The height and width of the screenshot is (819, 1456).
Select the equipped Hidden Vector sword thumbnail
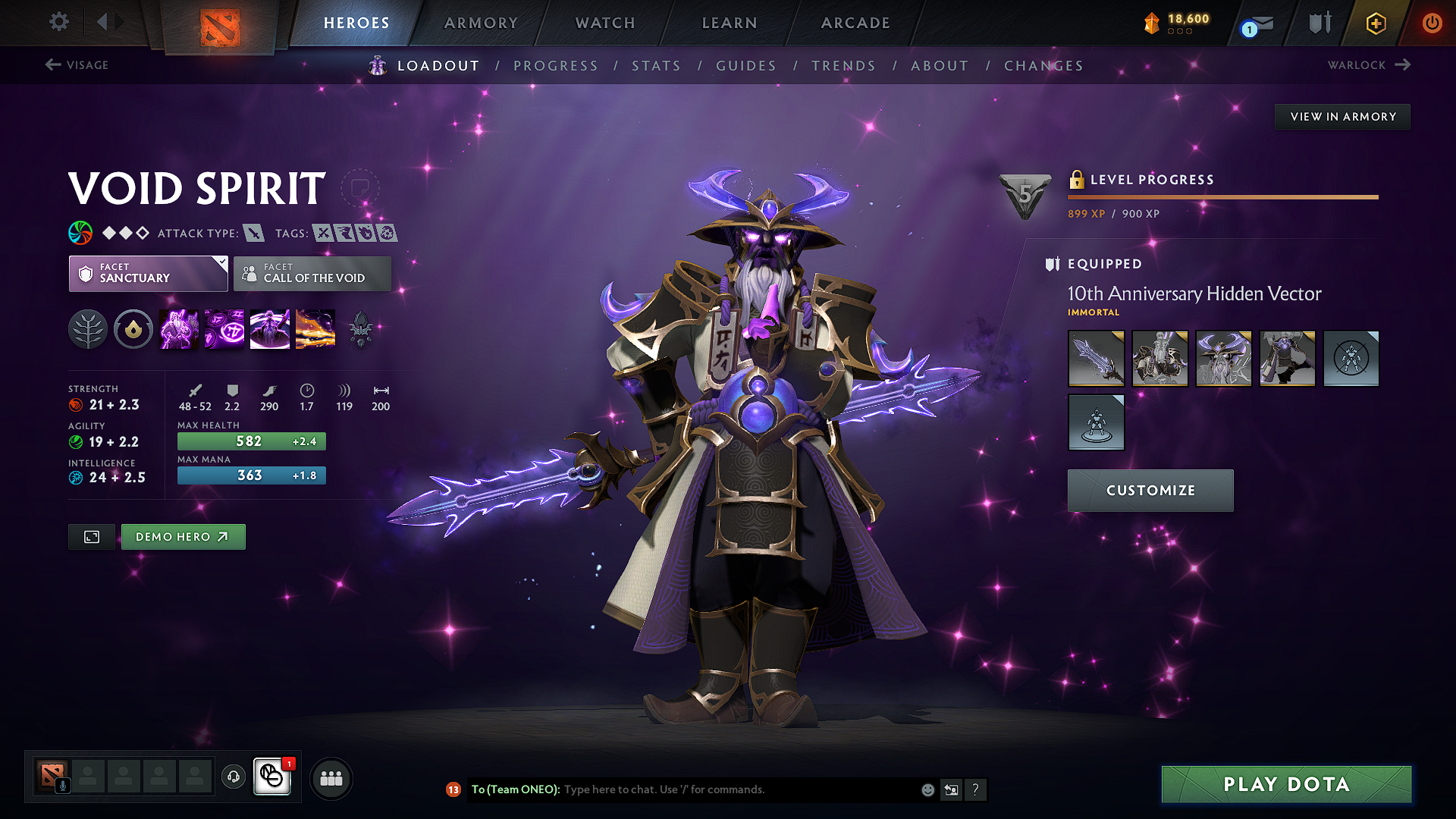pyautogui.click(x=1096, y=359)
